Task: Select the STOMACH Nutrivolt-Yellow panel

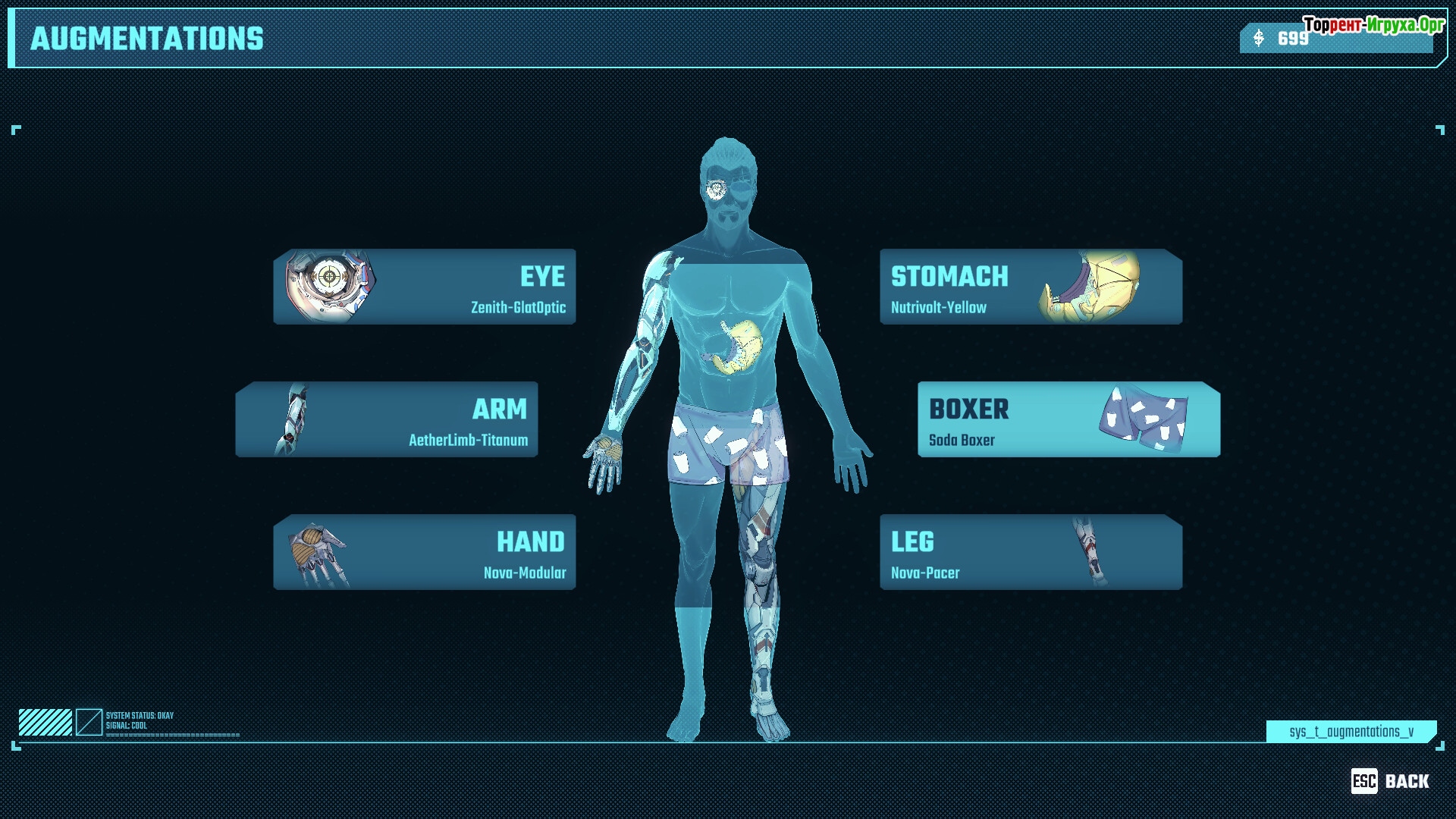Action: [1031, 287]
